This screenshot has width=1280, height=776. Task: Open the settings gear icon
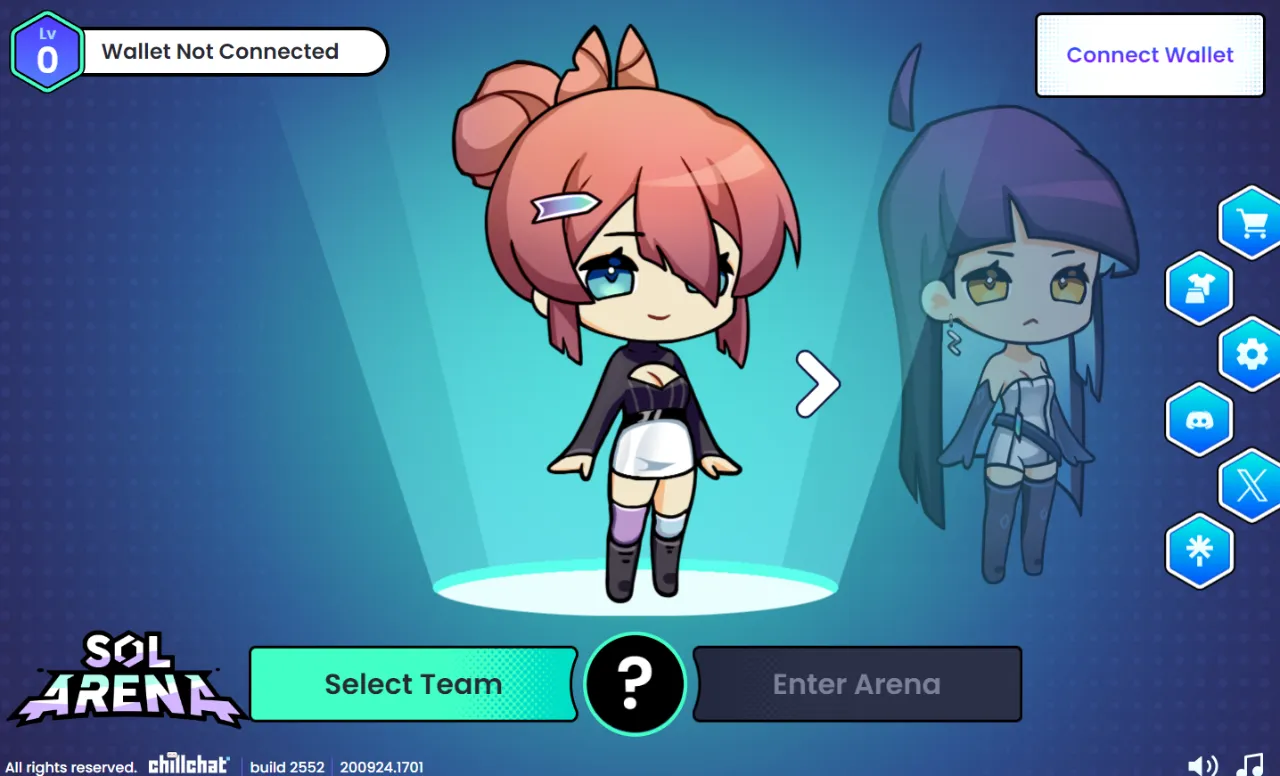point(1251,354)
